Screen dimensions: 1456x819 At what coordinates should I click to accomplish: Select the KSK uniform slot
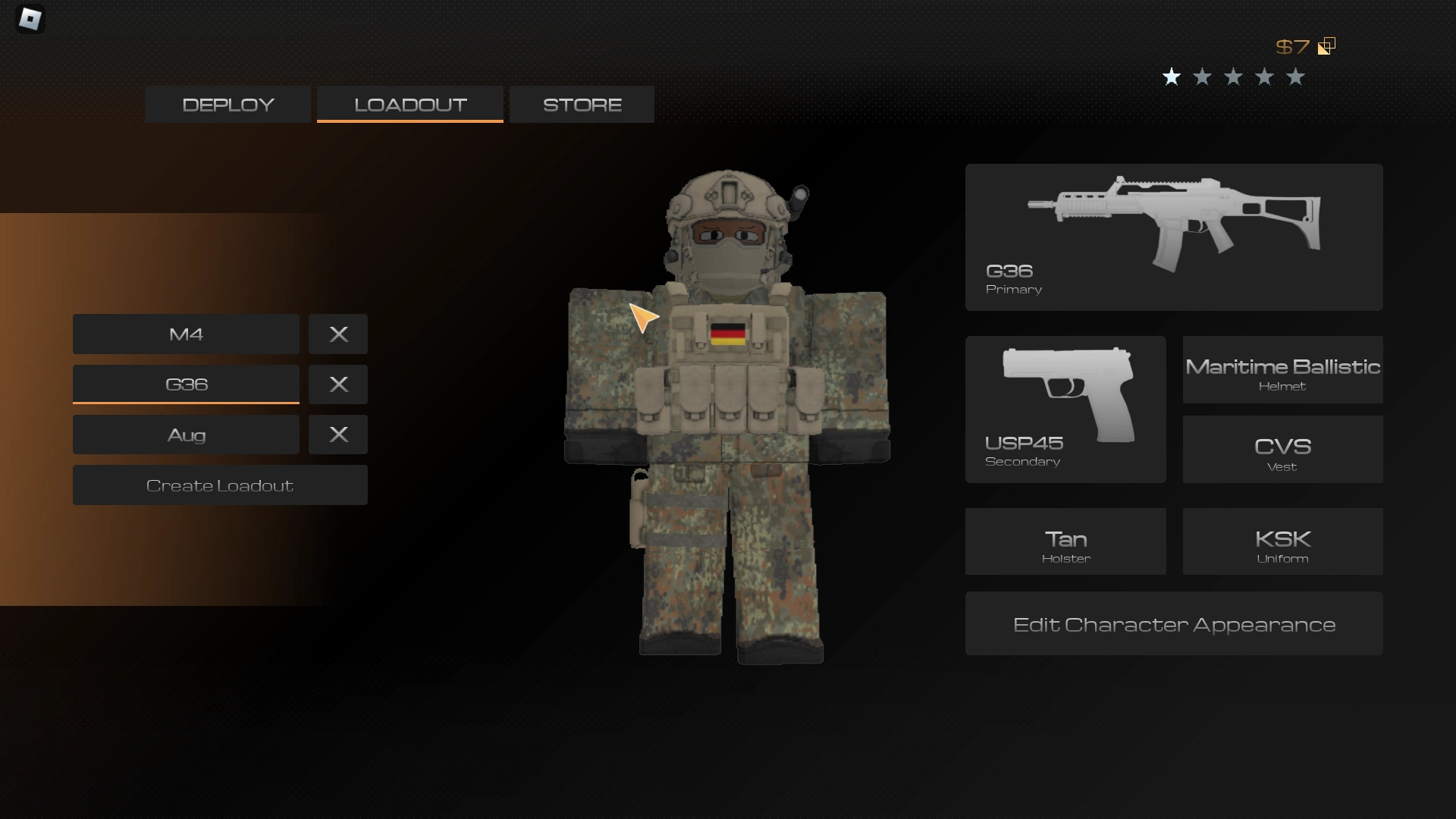[x=1282, y=541]
